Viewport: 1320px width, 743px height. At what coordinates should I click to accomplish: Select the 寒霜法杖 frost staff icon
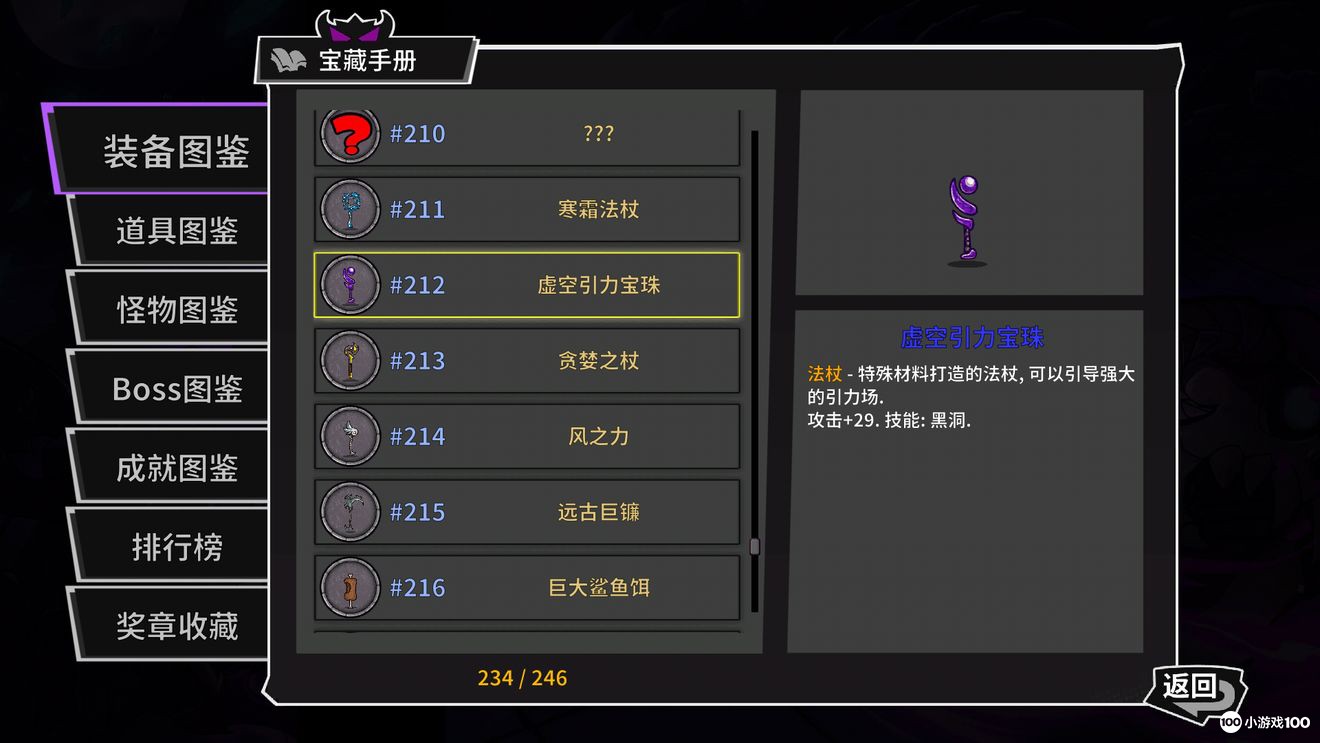click(x=349, y=208)
